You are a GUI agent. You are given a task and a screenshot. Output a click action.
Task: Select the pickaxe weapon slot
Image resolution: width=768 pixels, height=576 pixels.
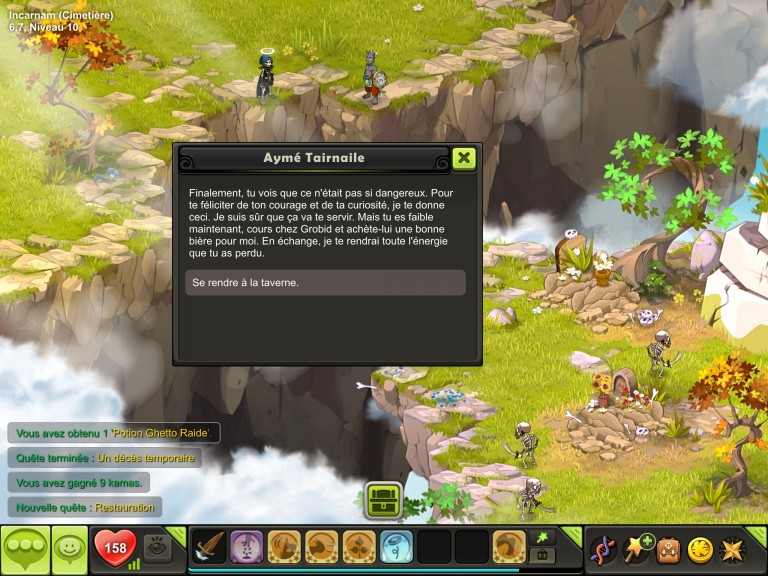(209, 547)
